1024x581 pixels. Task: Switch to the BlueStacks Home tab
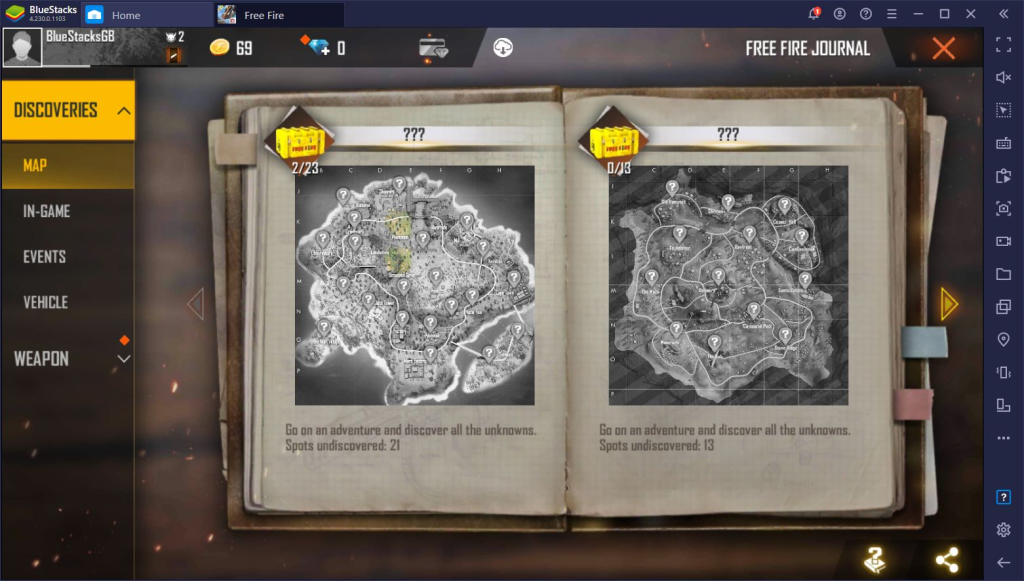(x=125, y=15)
